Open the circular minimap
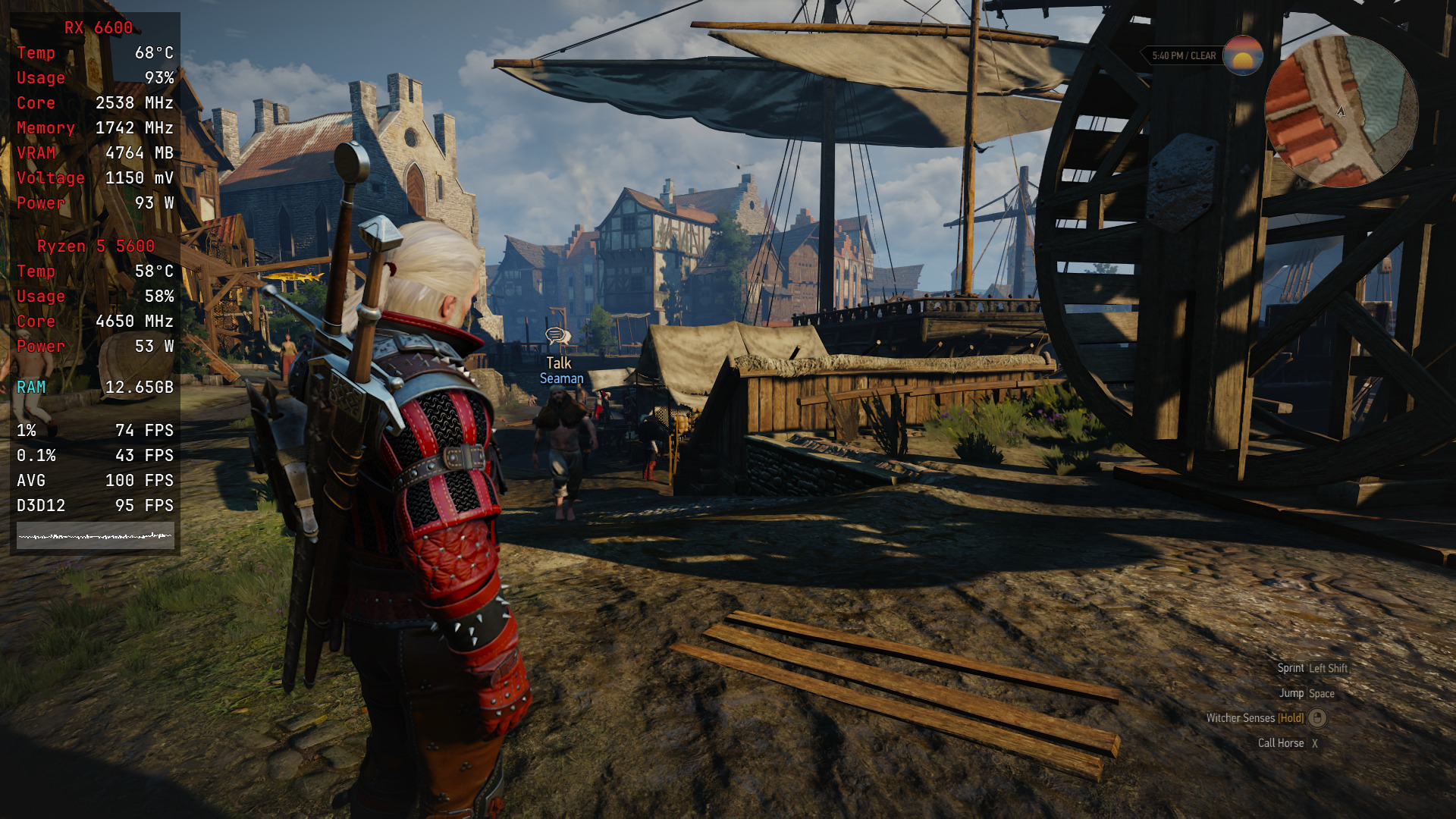Image resolution: width=1456 pixels, height=819 pixels. [x=1341, y=111]
